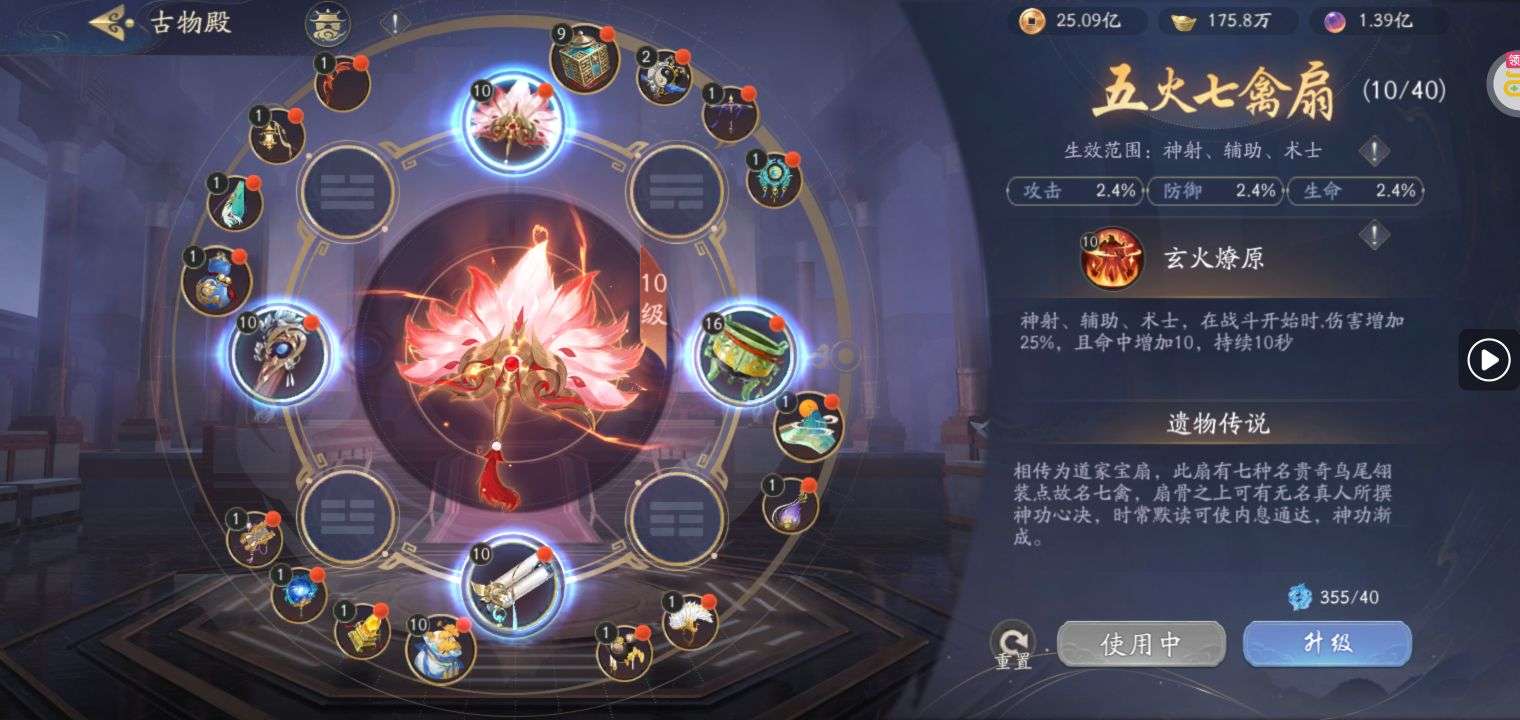1520x720 pixels.
Task: Choose the purple potion gourd relic
Action: click(791, 505)
